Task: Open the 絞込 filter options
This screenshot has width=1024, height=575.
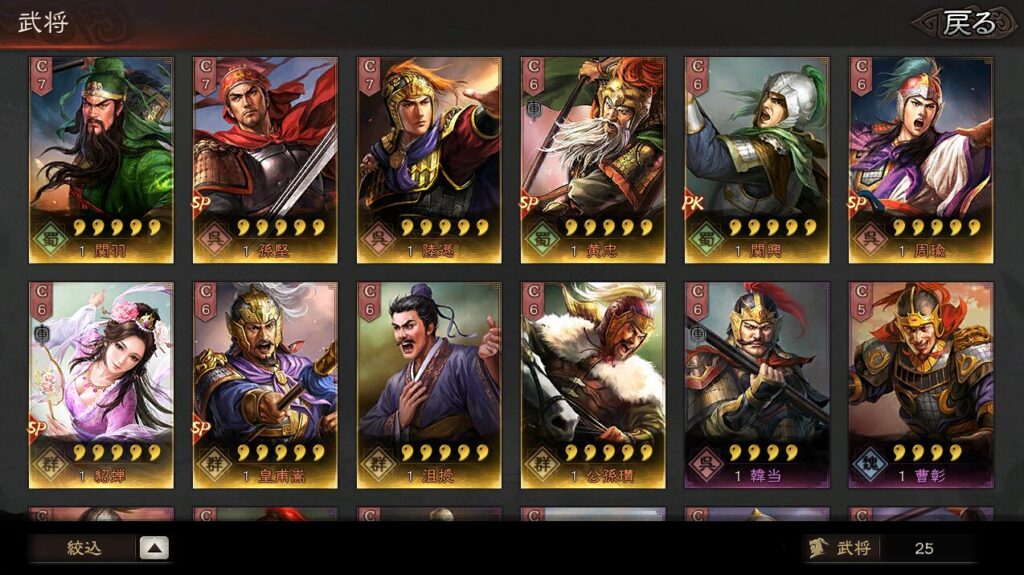Action: tap(100, 548)
